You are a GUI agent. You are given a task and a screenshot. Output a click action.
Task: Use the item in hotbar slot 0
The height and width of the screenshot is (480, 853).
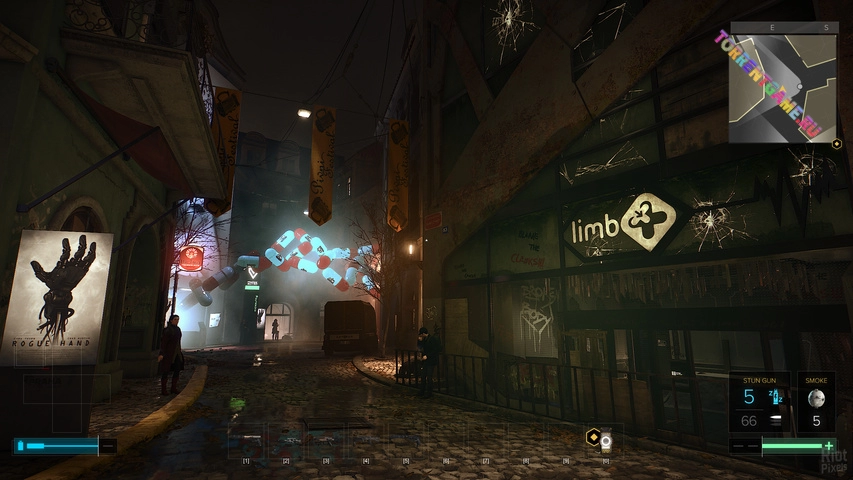pos(605,438)
